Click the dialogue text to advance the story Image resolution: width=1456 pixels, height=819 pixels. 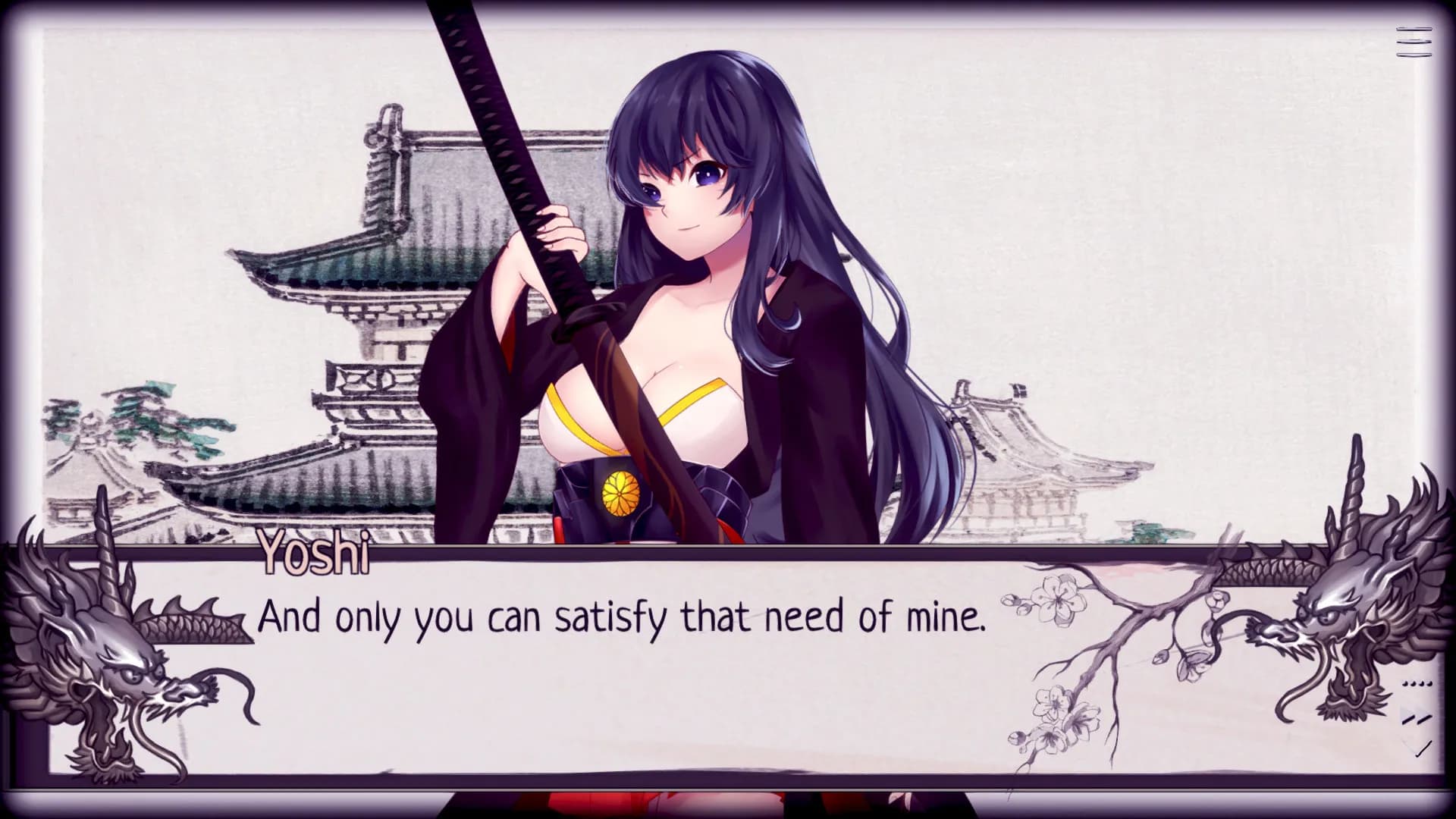(x=622, y=618)
